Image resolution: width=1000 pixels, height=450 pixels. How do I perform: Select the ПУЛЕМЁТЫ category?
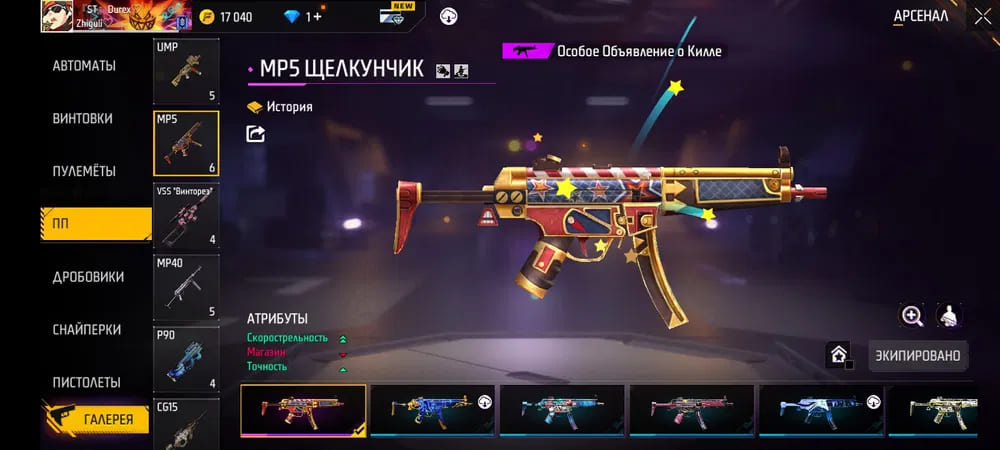[x=84, y=171]
